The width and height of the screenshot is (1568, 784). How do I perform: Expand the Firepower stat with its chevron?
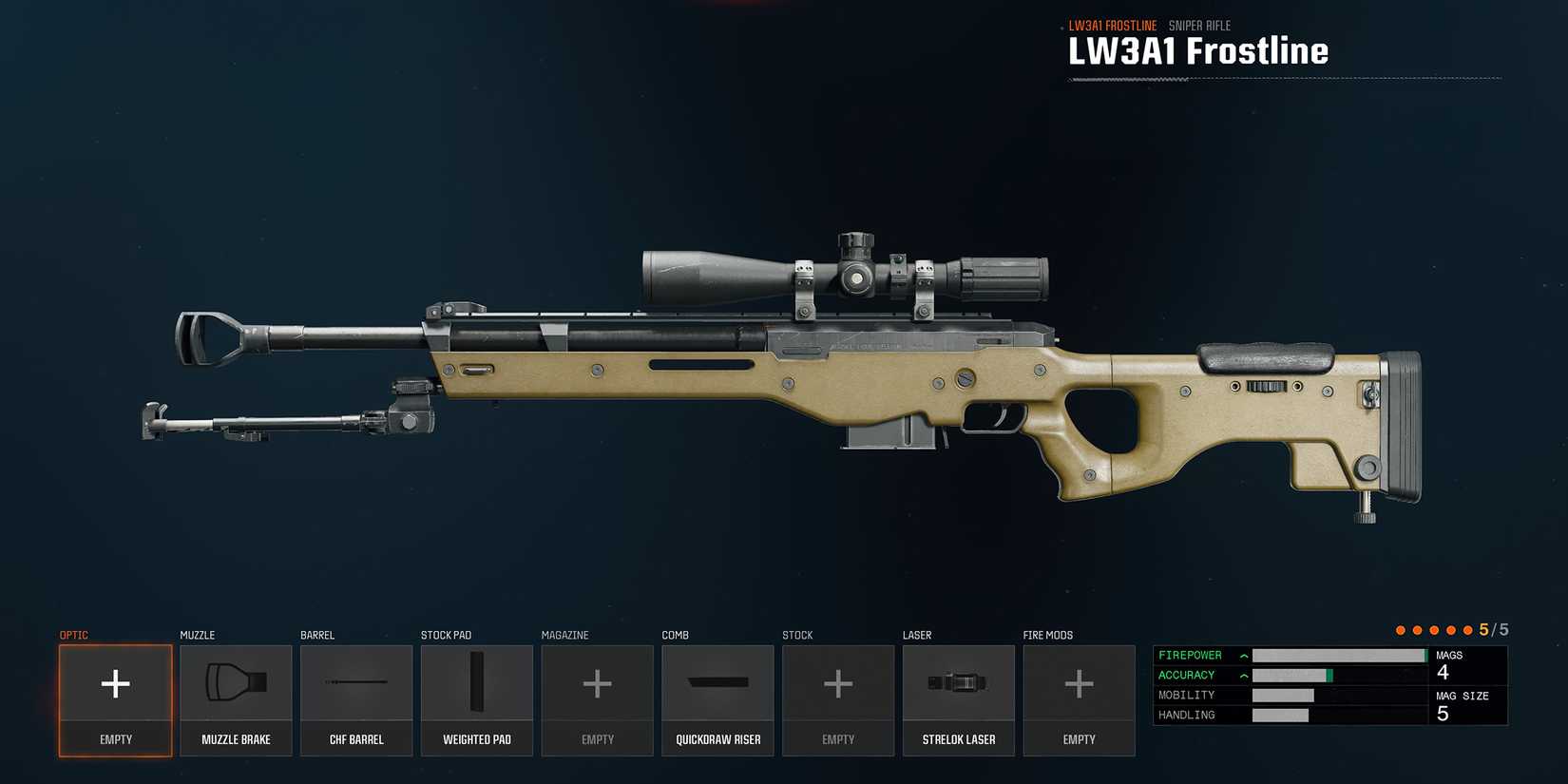pos(1243,655)
